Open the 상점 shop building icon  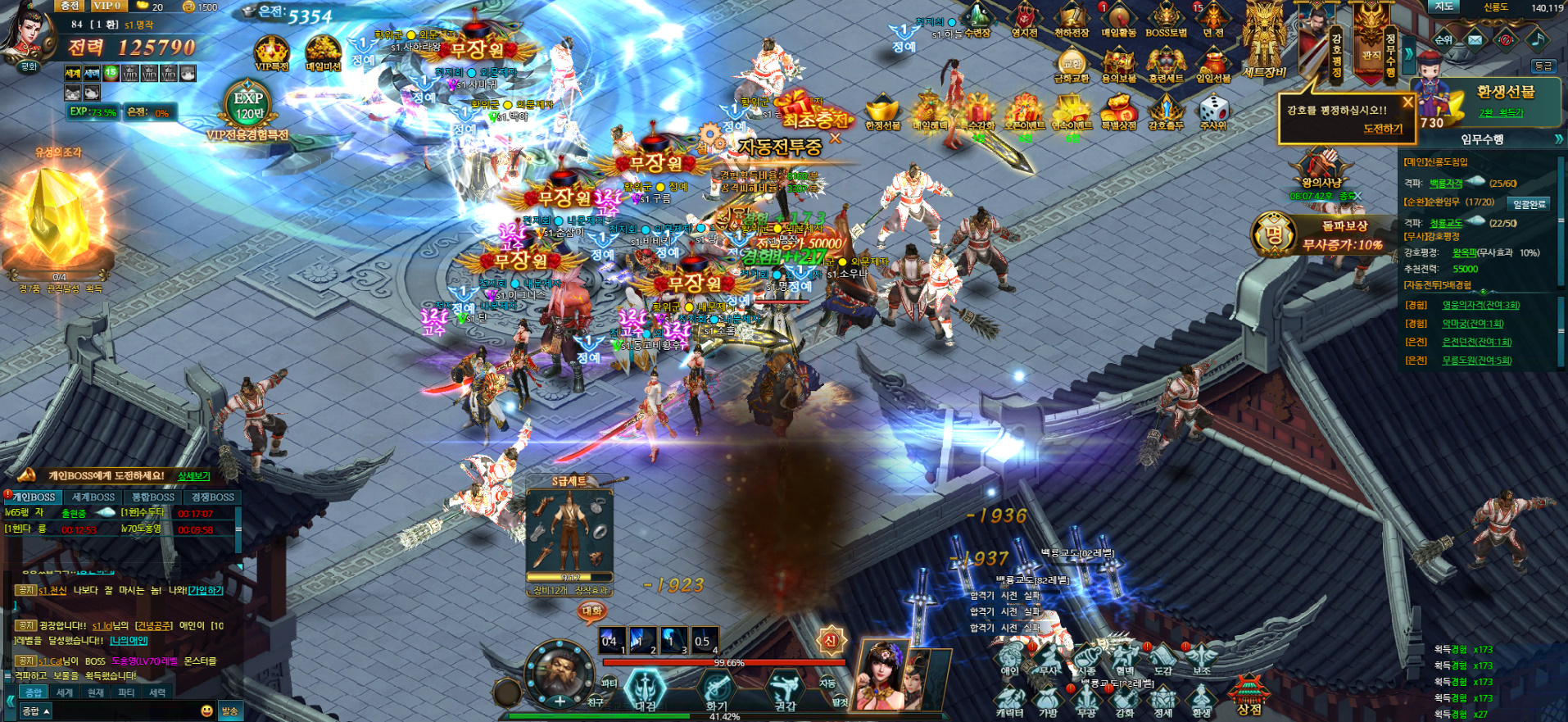tap(1248, 694)
